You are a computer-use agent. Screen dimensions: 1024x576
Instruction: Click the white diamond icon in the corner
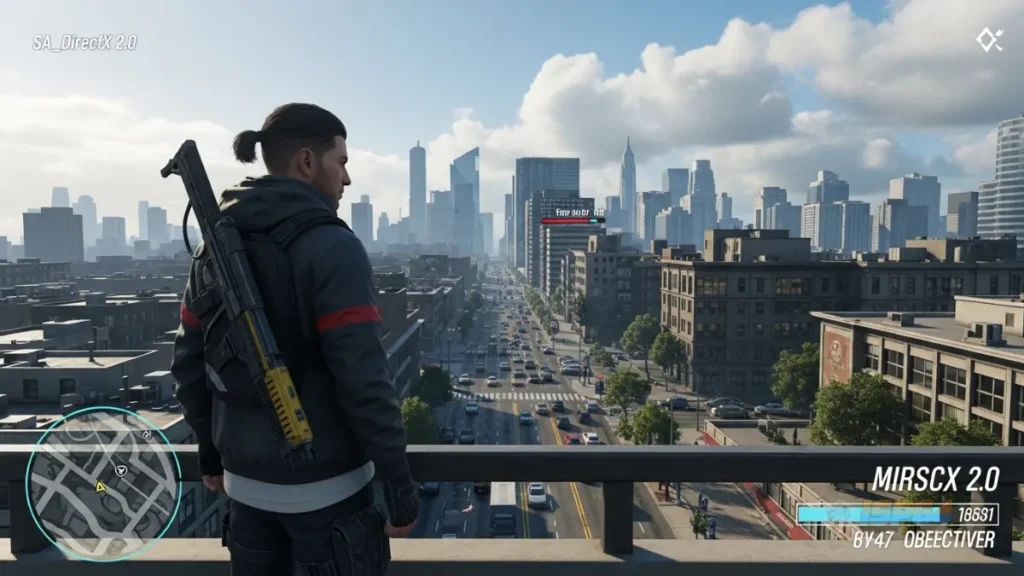click(x=989, y=39)
